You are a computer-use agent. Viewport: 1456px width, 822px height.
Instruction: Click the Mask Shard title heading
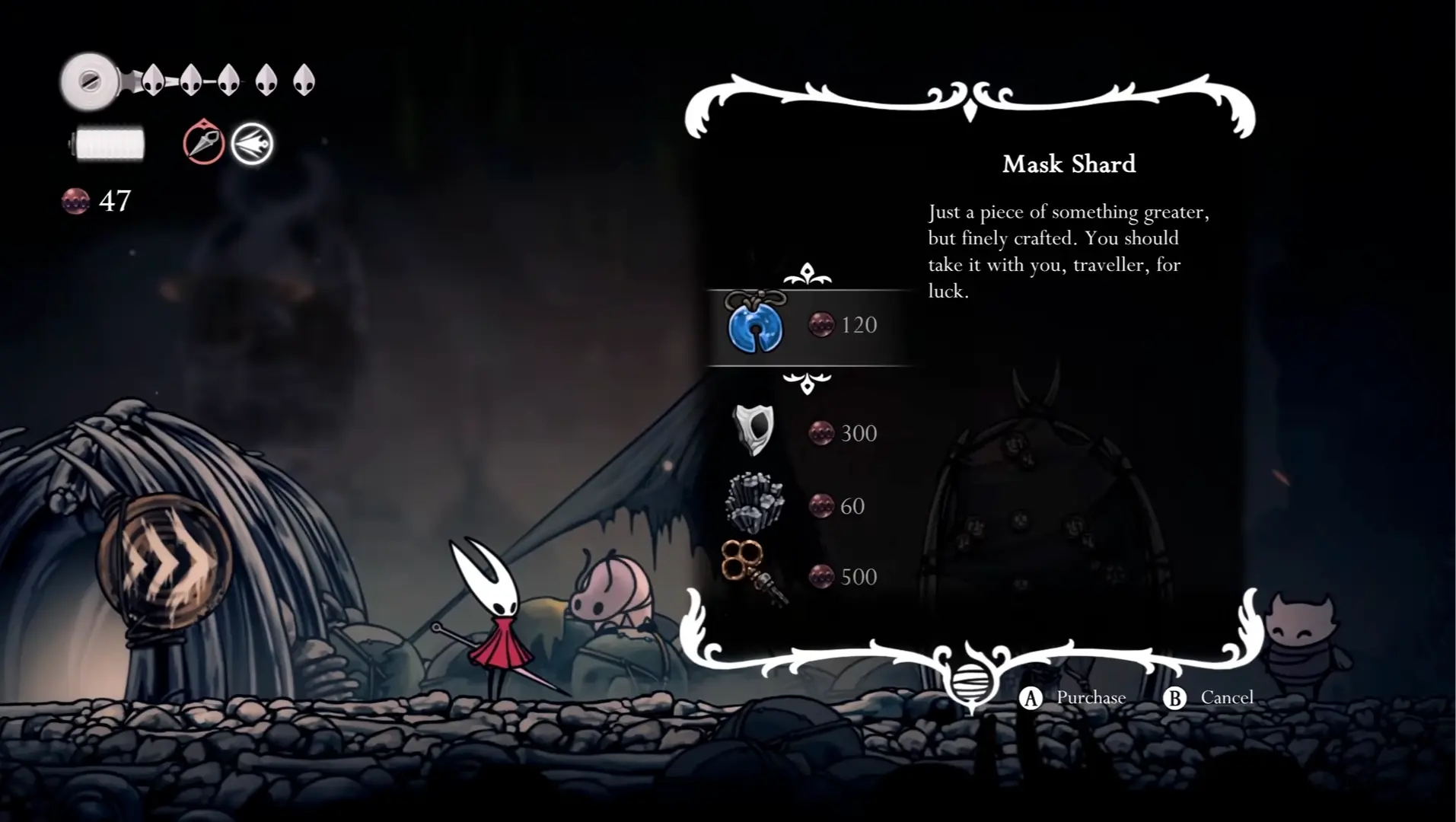click(x=1069, y=164)
